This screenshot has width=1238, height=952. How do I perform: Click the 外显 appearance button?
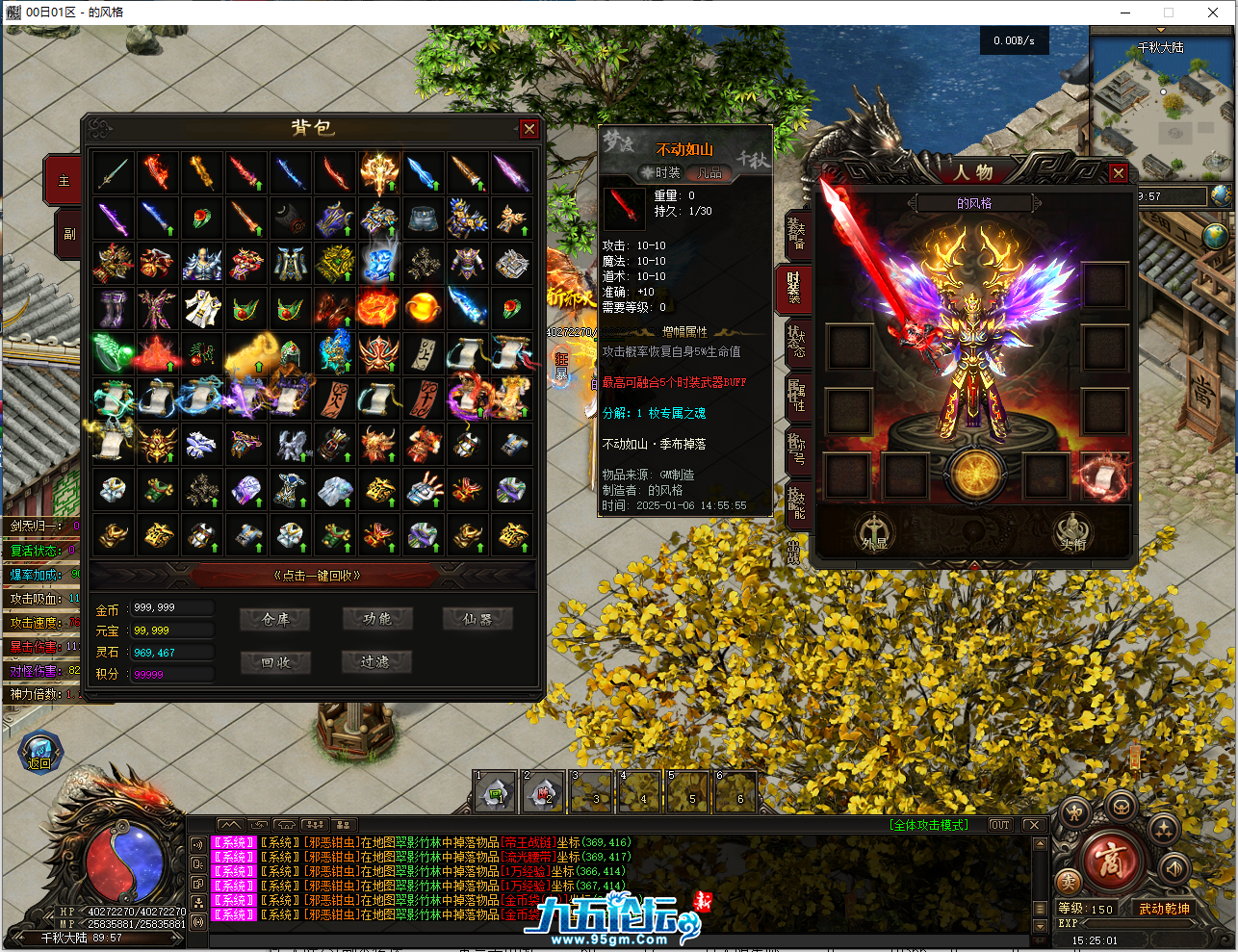pos(874,532)
